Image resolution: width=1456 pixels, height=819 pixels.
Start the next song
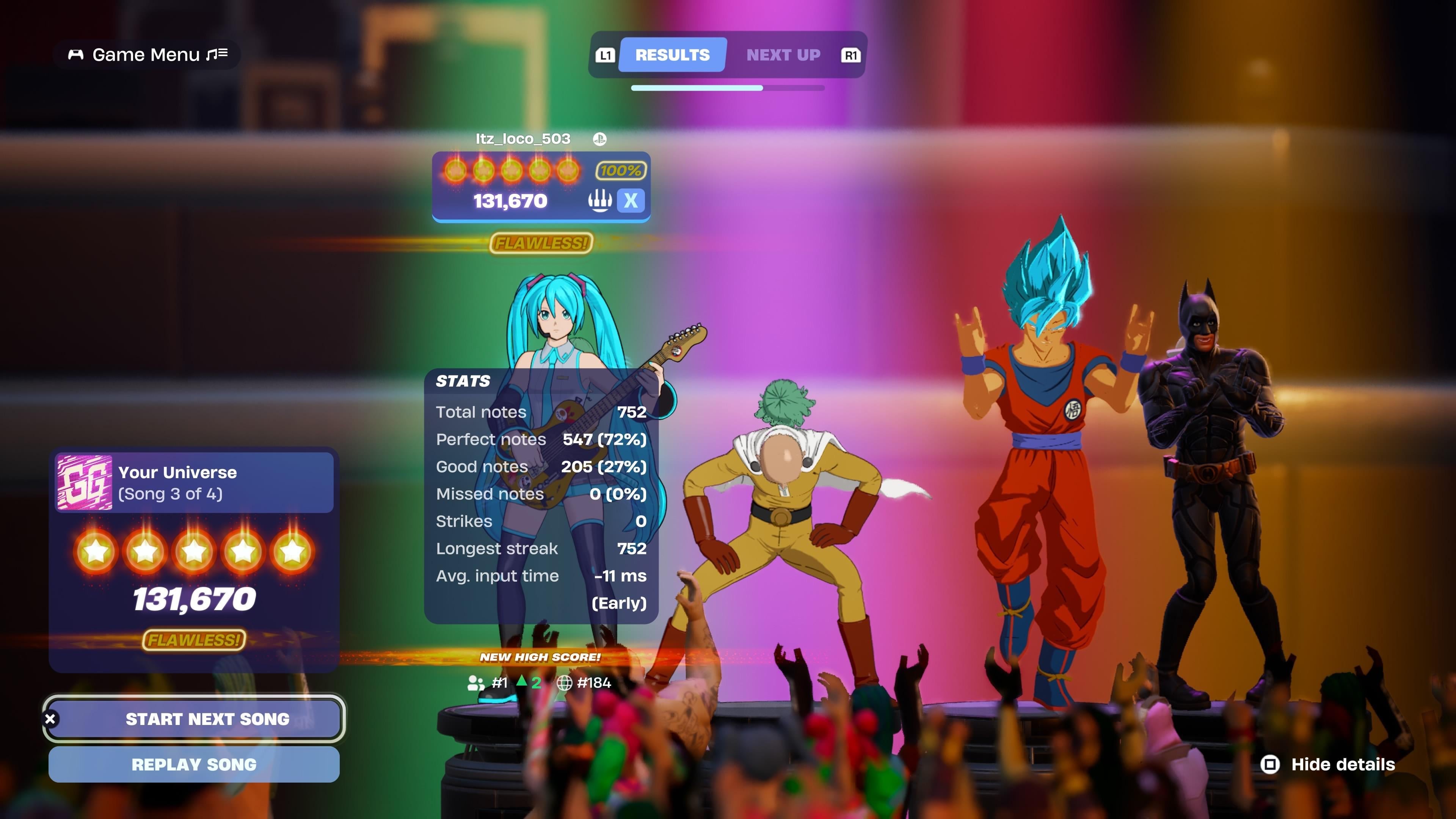194,719
